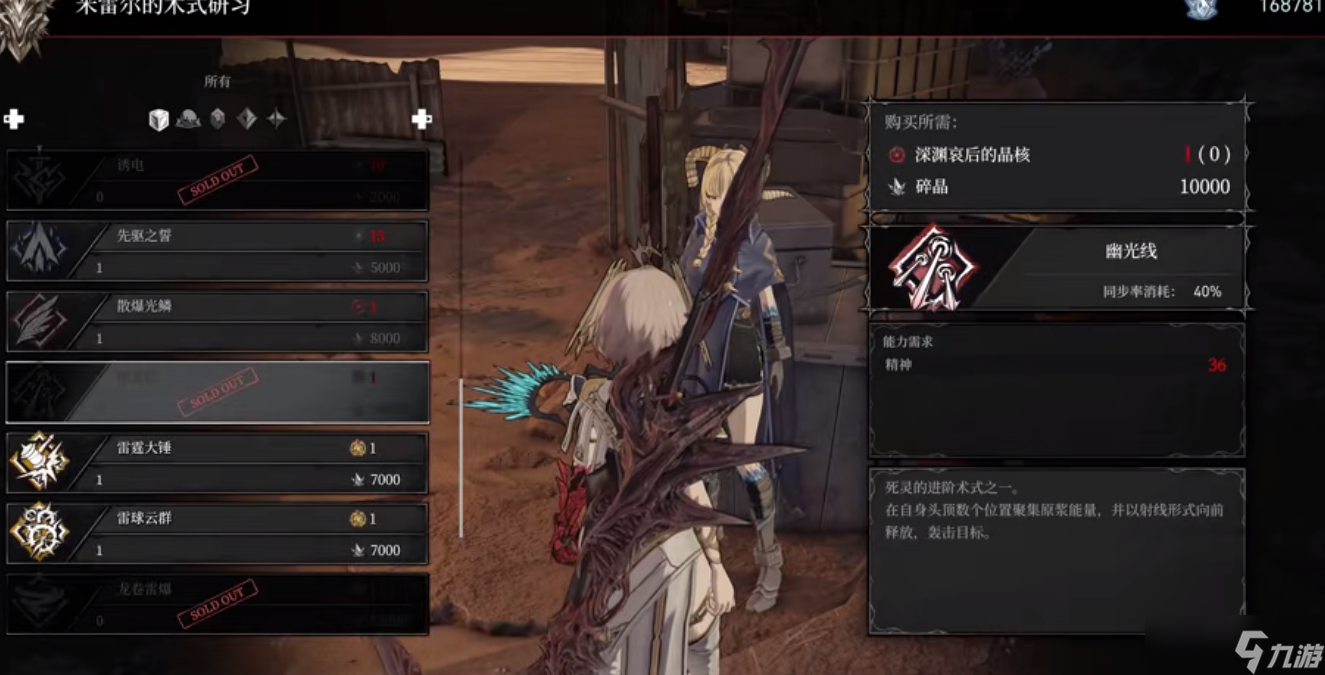Select the sold-out 诱电 row
The image size is (1325, 675).
pyautogui.click(x=218, y=181)
